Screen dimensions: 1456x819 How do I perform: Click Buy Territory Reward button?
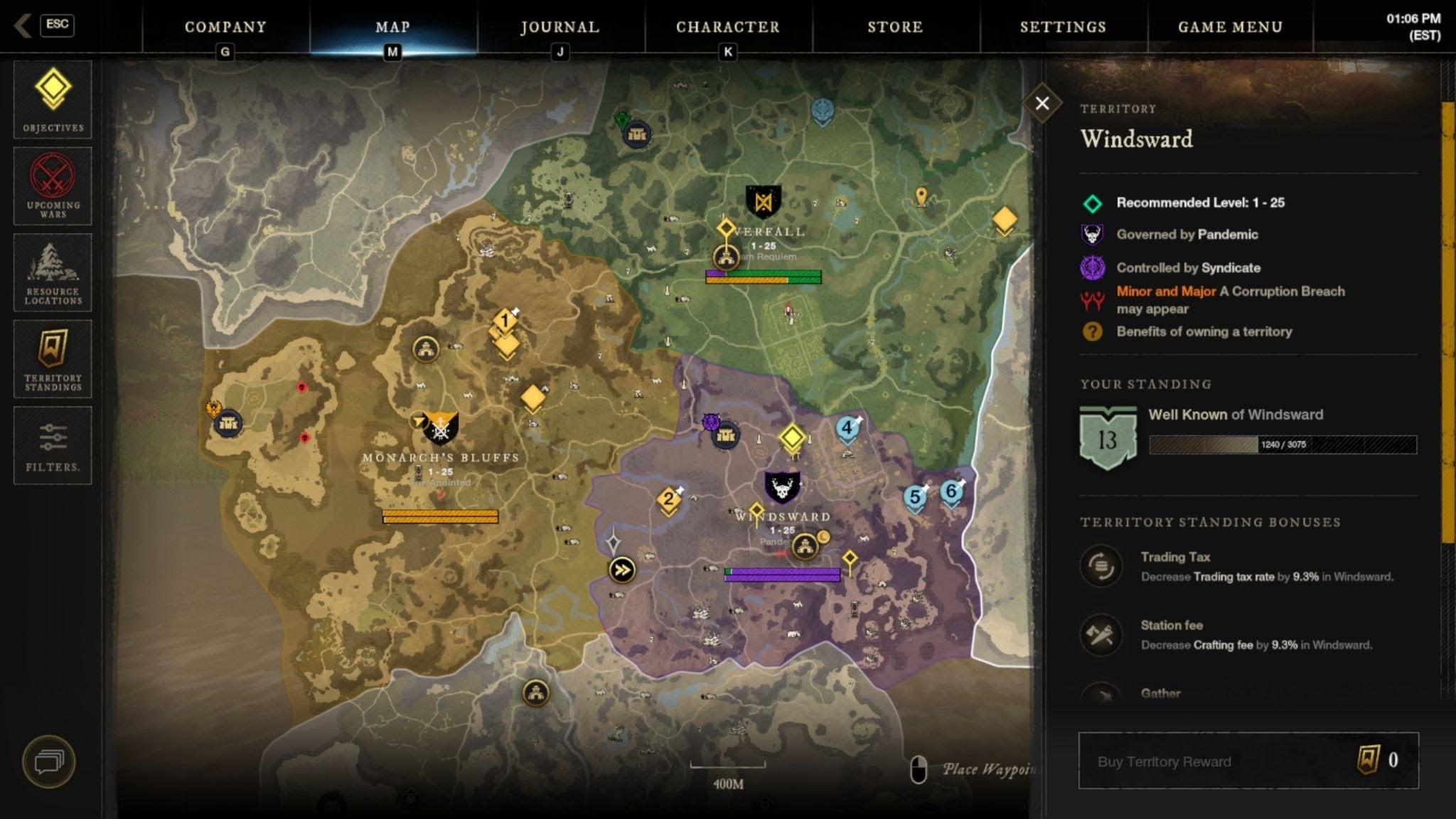pos(1248,761)
